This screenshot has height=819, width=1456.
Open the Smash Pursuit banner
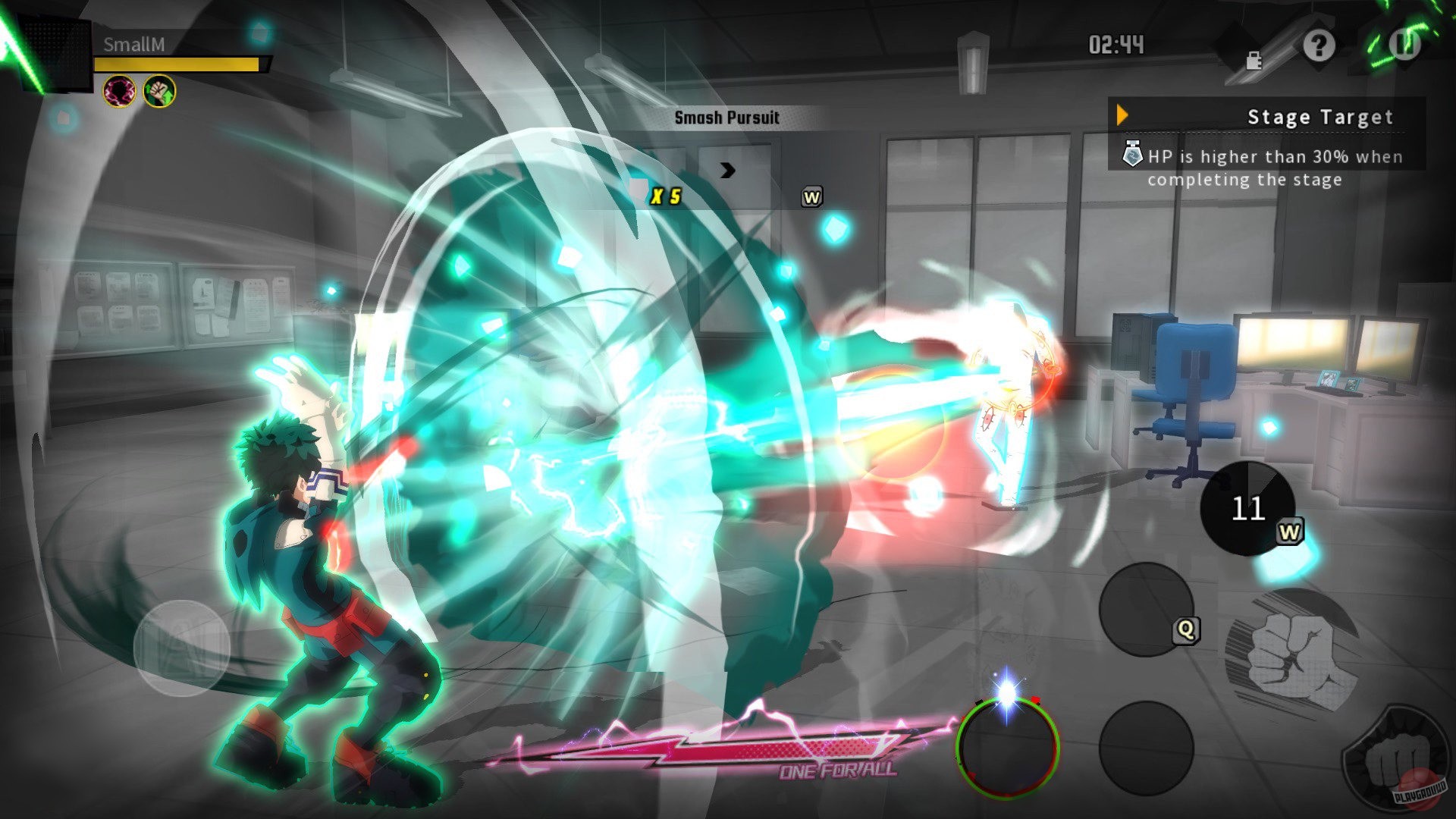728,118
